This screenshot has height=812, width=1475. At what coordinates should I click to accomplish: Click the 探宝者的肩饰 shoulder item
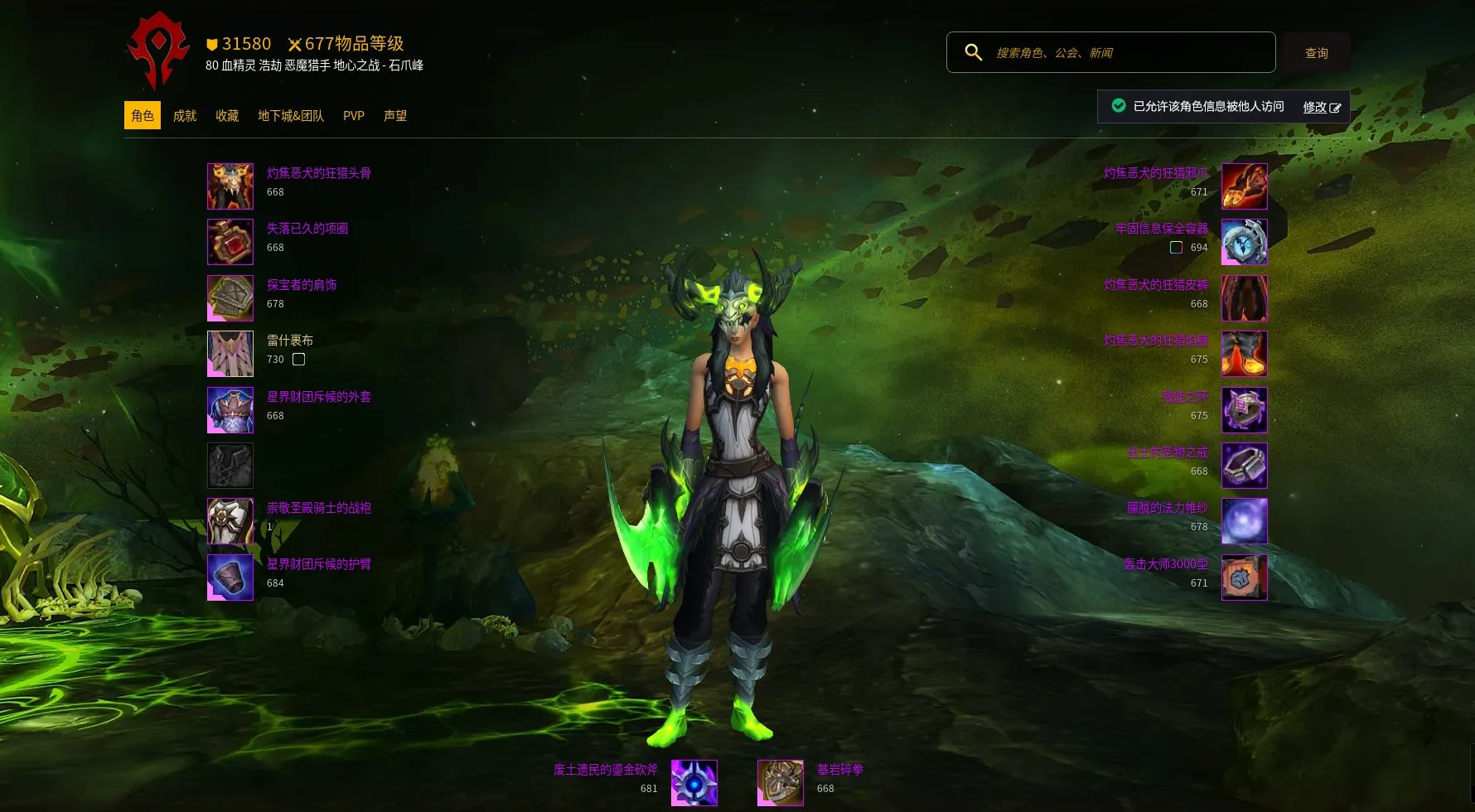[x=230, y=298]
